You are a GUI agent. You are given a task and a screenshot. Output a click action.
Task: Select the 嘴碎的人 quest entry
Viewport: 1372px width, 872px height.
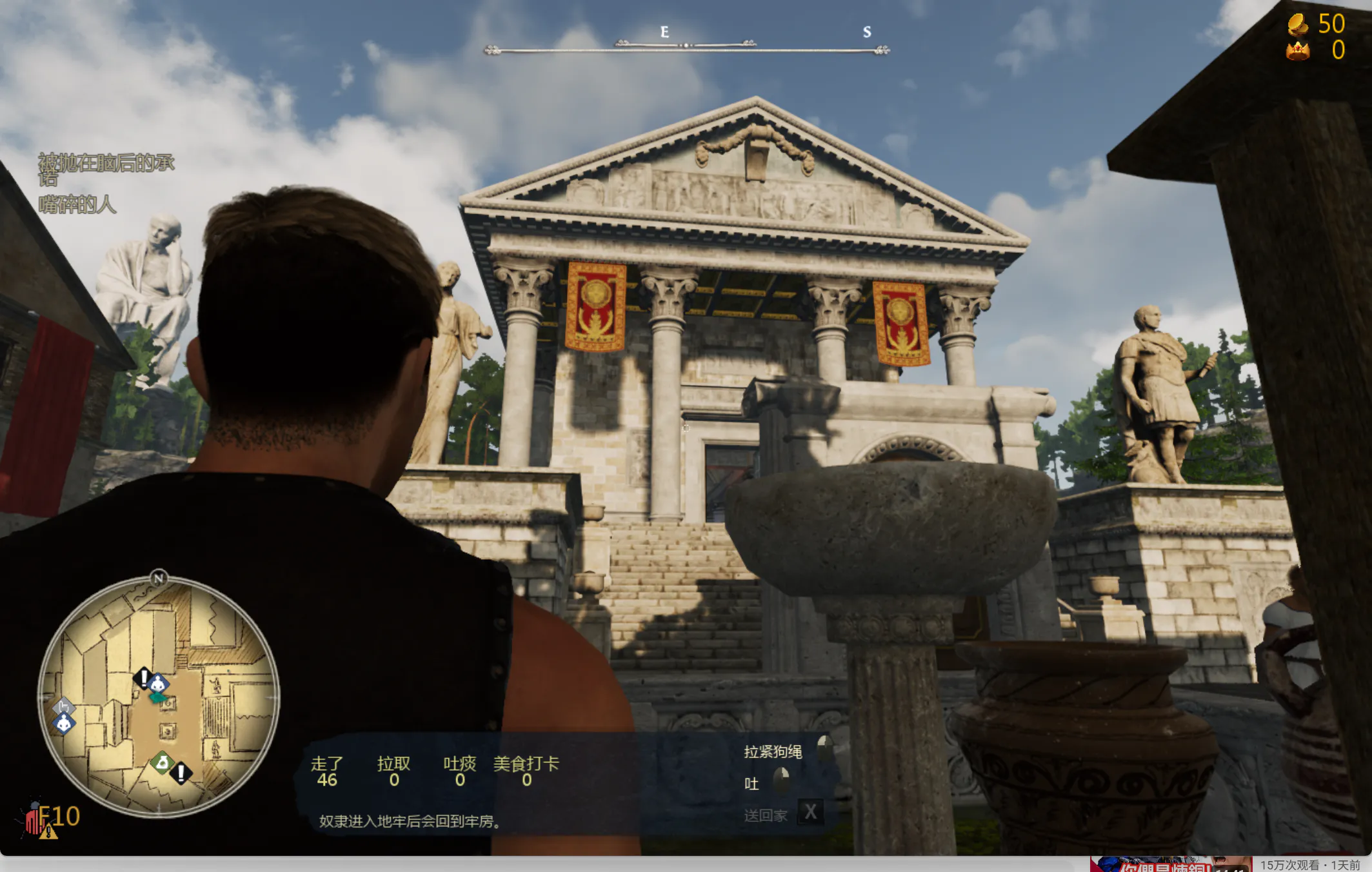tap(77, 205)
